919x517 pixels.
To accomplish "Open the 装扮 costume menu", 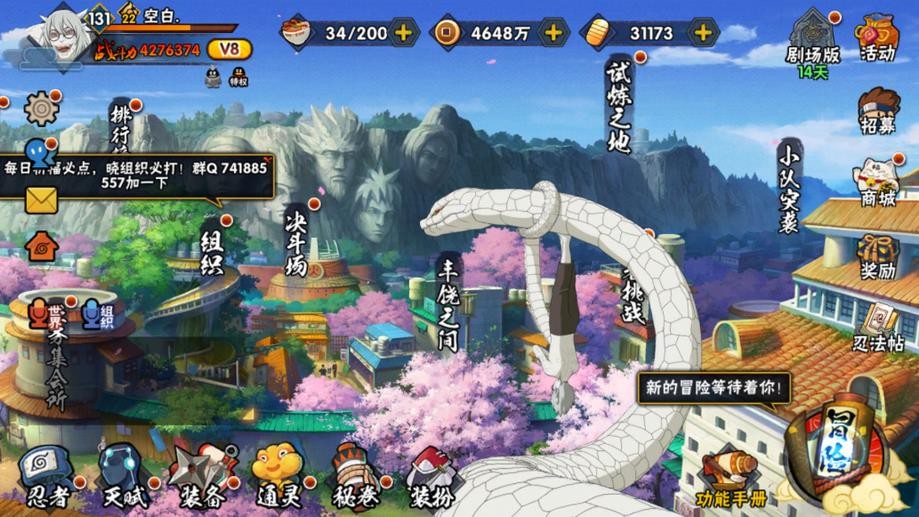I will tap(430, 475).
